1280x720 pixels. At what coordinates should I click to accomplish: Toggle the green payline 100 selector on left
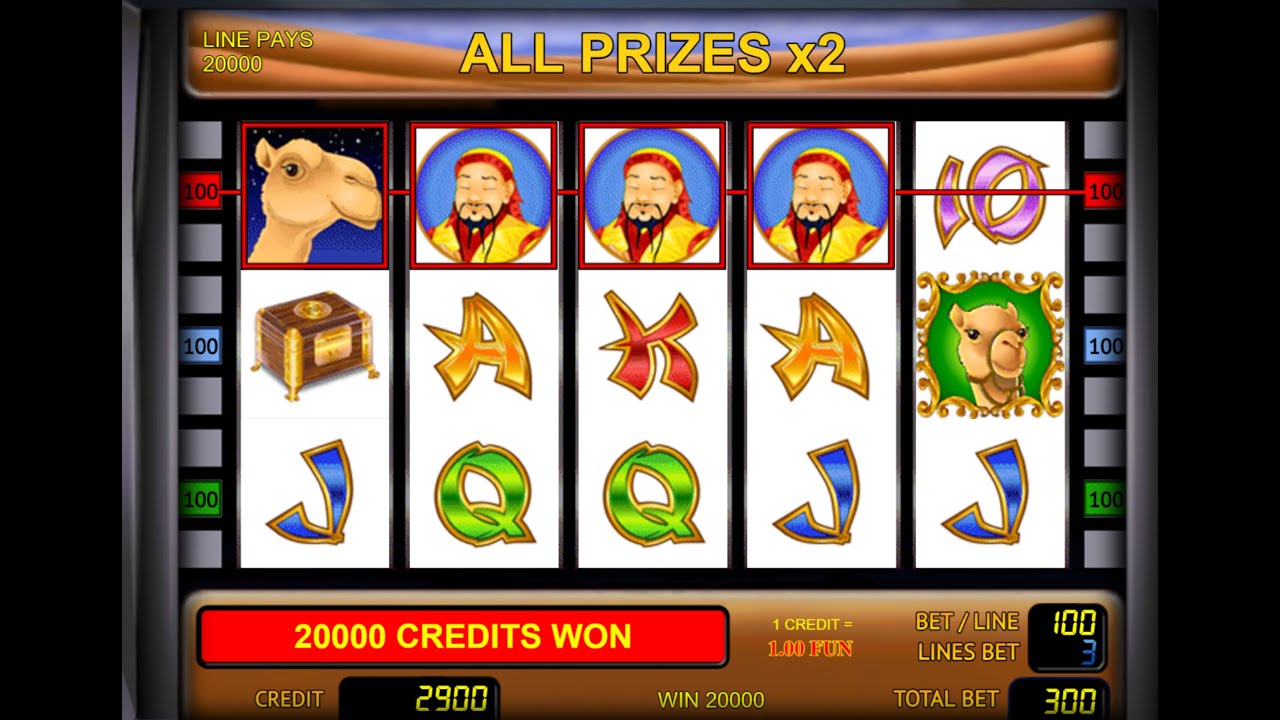click(x=203, y=498)
